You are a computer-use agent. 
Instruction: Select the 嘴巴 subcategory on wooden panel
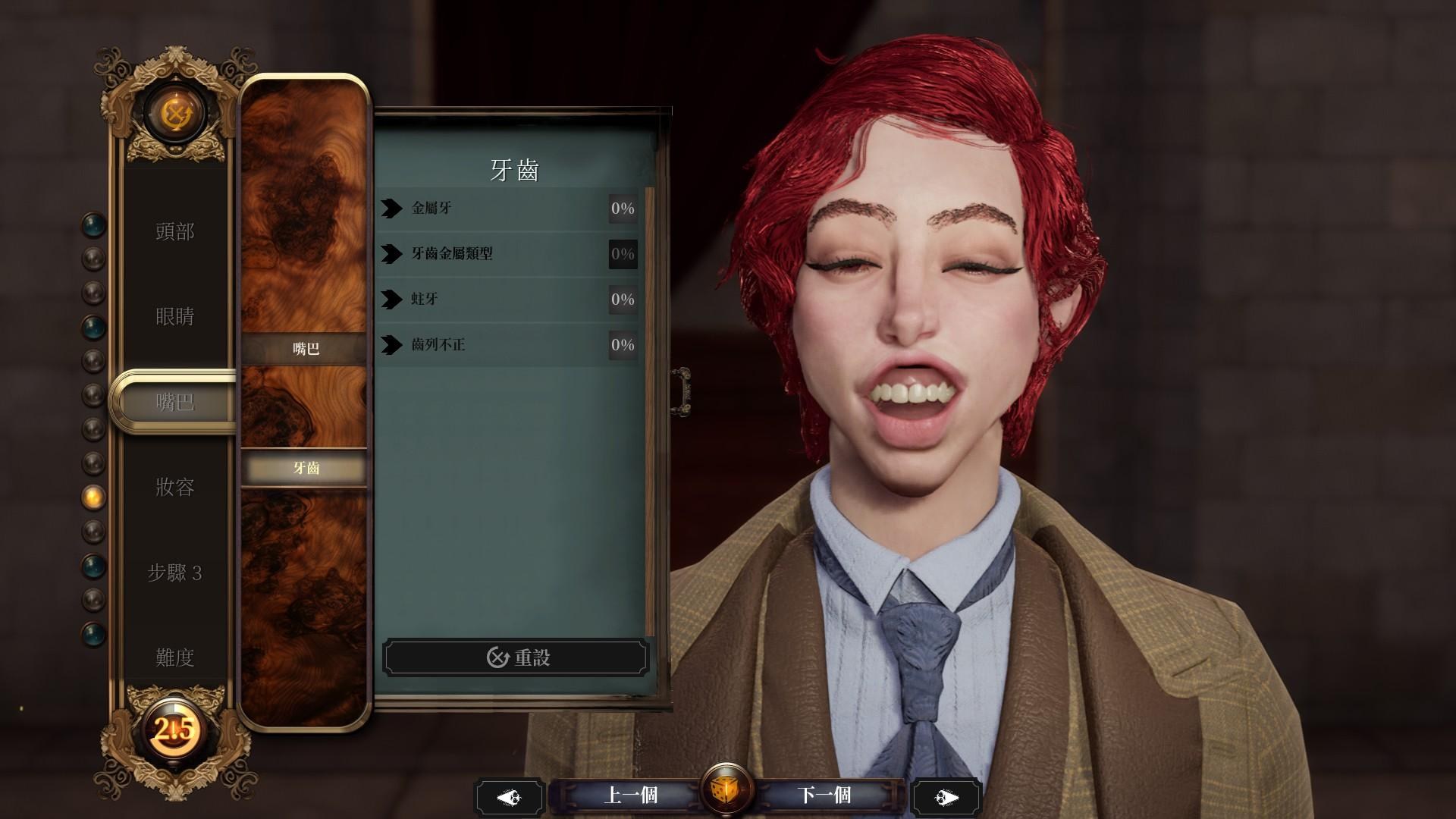point(306,349)
